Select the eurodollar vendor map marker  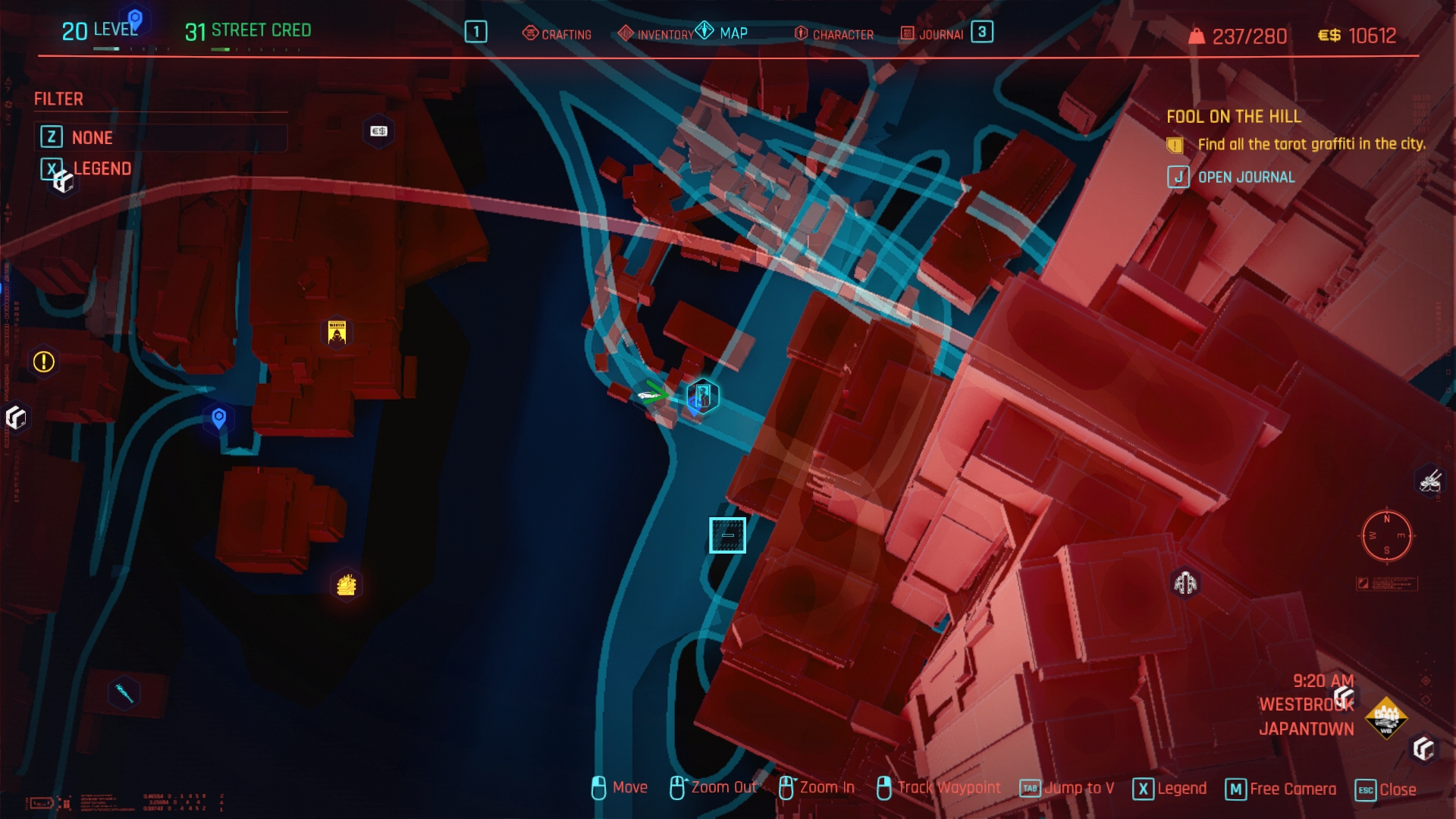coord(378,131)
